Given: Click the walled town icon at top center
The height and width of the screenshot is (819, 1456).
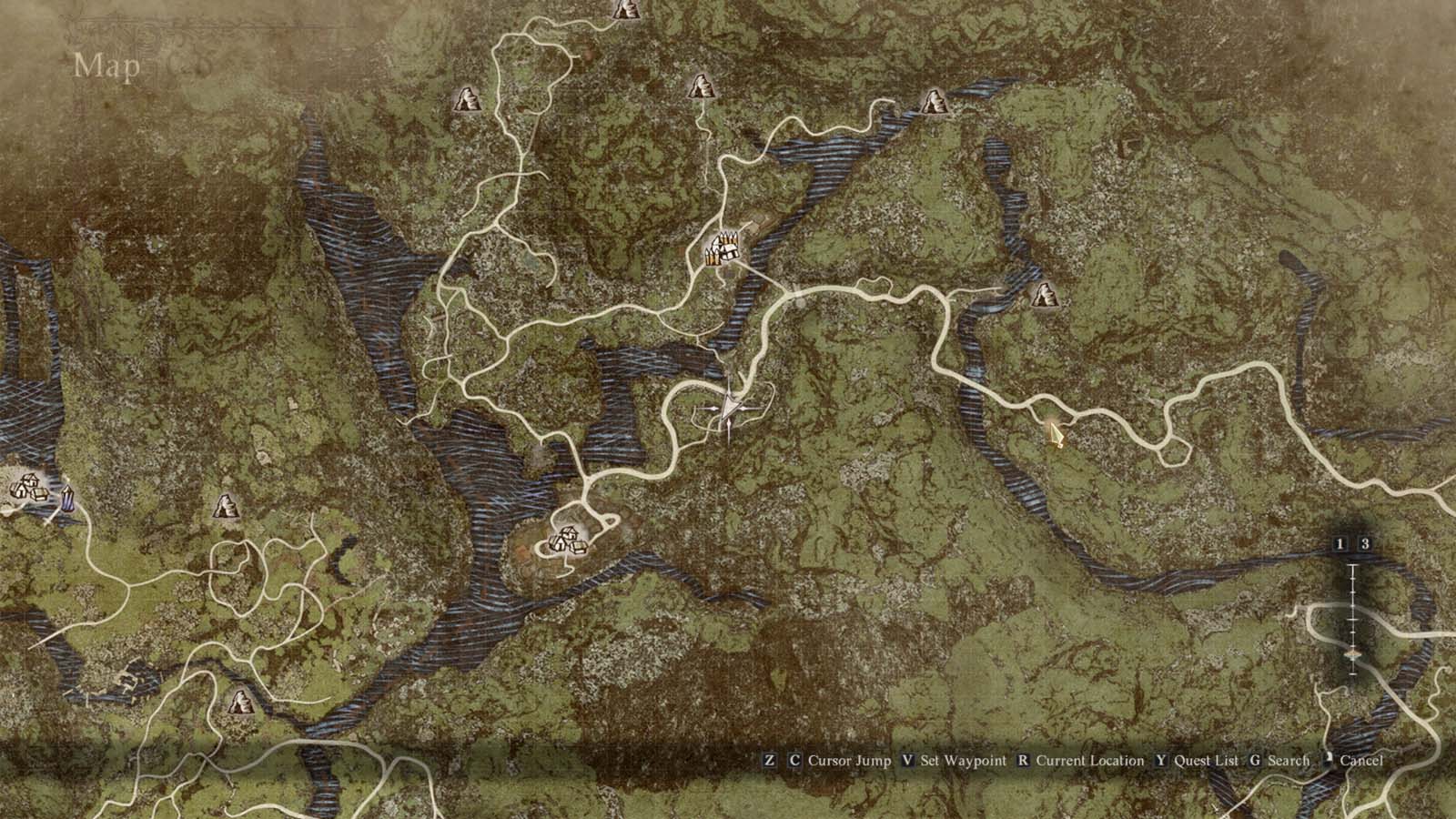Looking at the screenshot, I should (x=722, y=248).
